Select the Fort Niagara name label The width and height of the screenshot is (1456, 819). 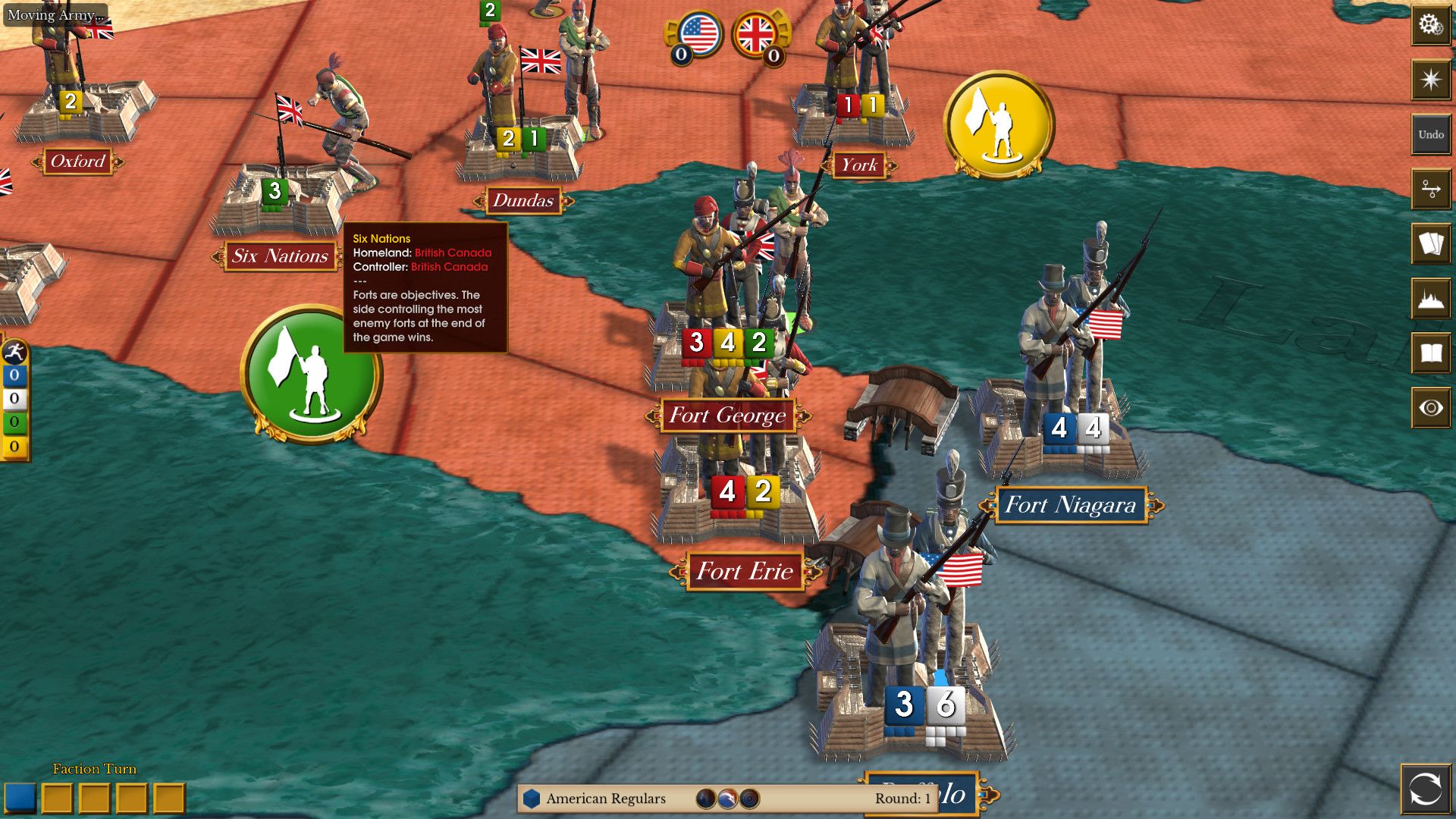coord(1070,505)
